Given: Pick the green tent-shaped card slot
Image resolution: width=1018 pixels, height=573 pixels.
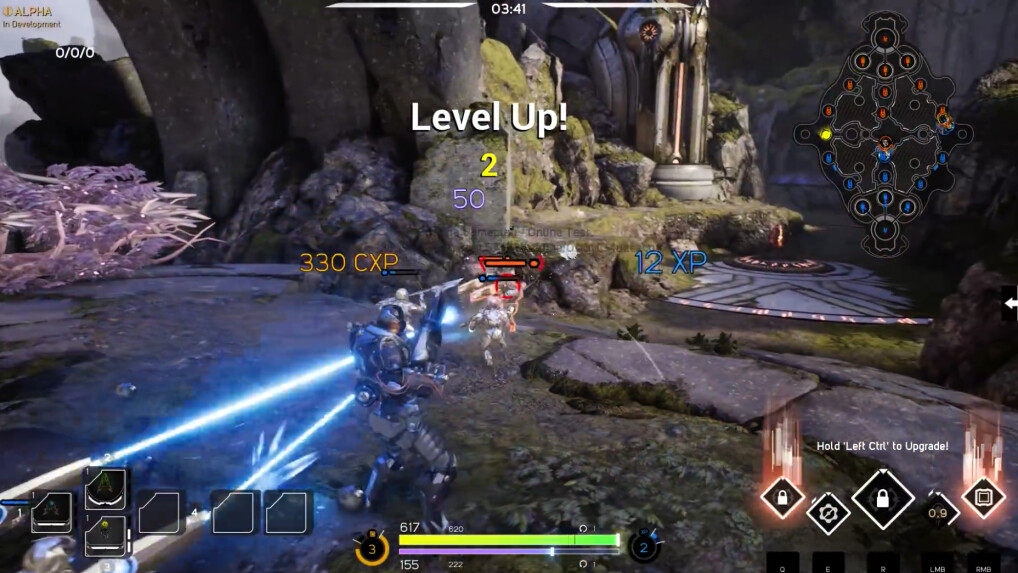Looking at the screenshot, I should 106,489.
